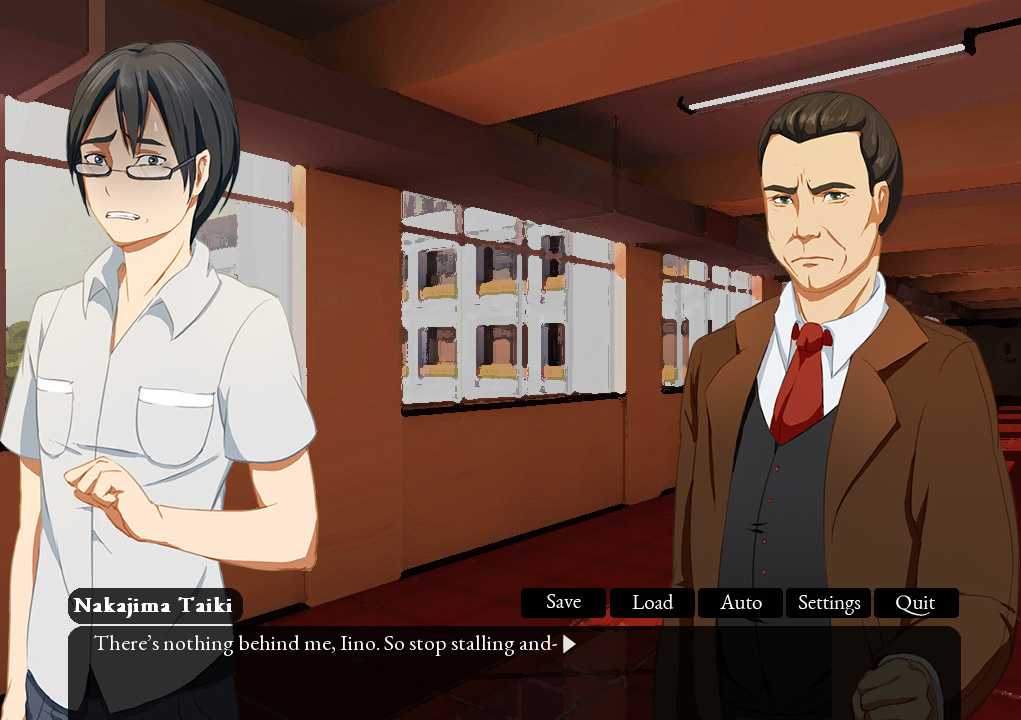
Task: Open the Settings menu
Action: click(x=829, y=603)
